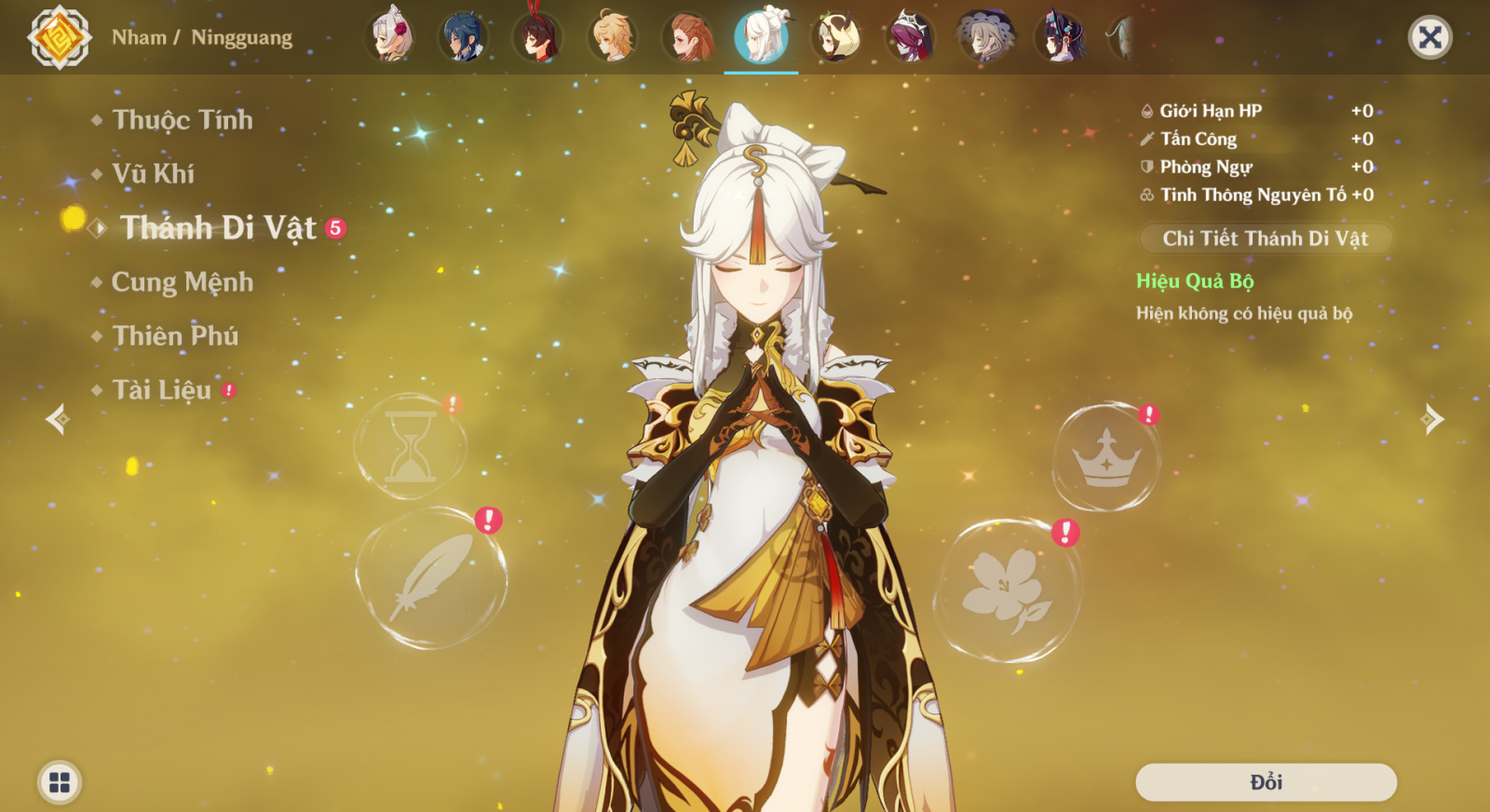Open the Cung Mệnh constellation menu

click(x=182, y=282)
